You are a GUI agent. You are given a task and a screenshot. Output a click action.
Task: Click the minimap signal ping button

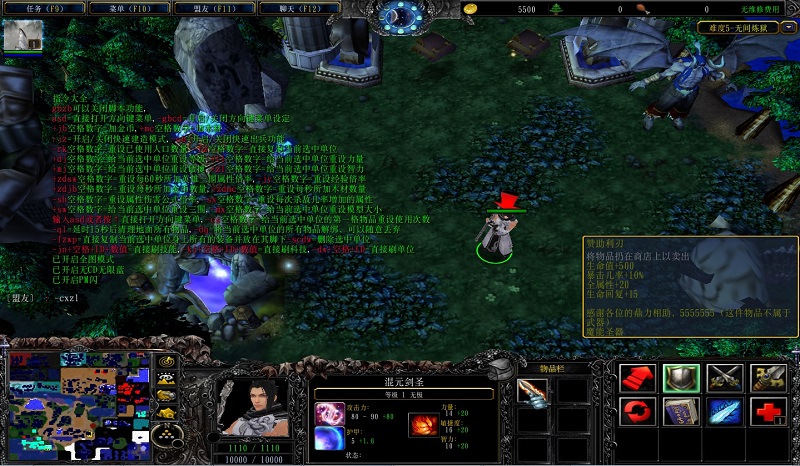[168, 361]
